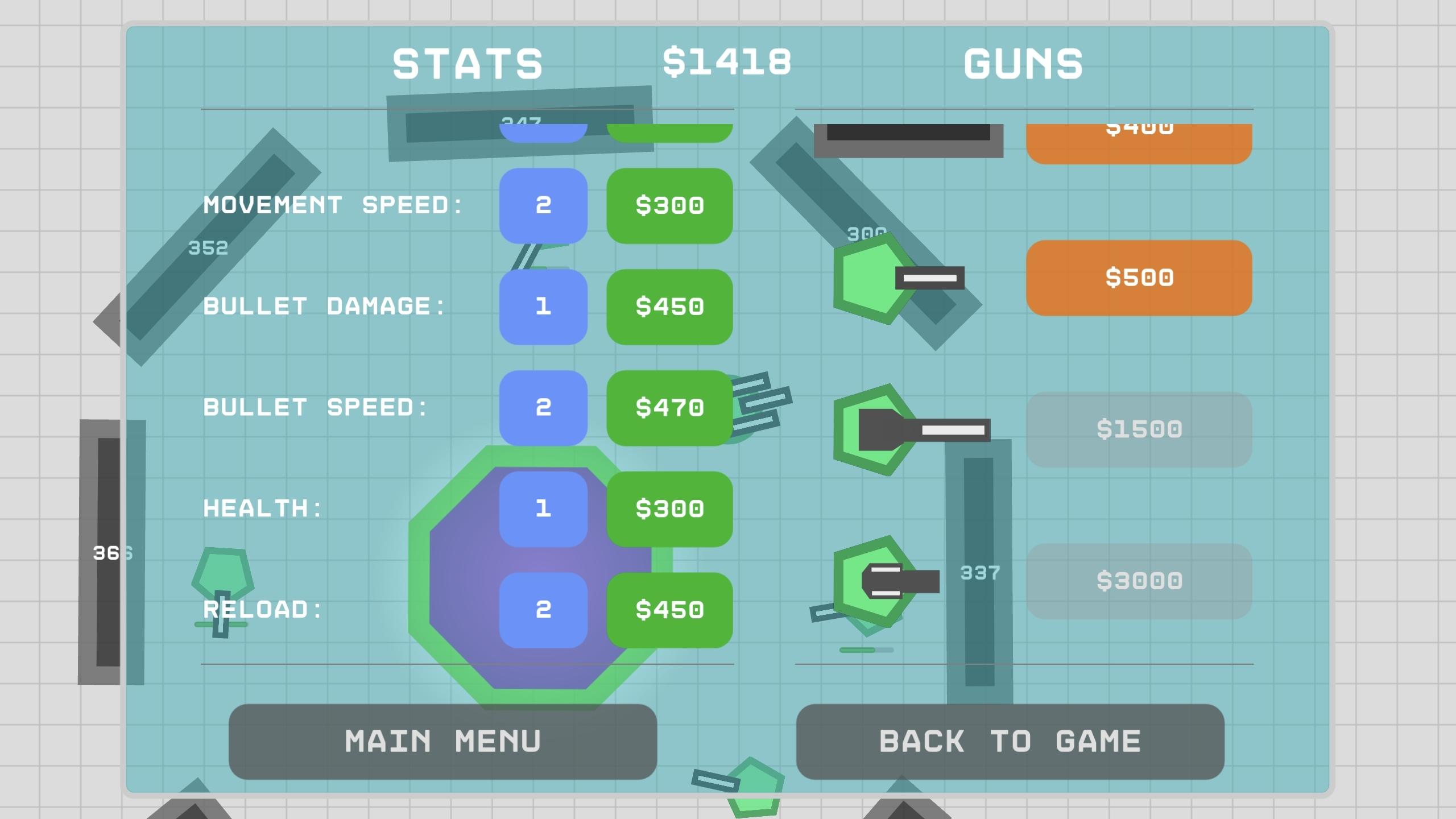The width and height of the screenshot is (1456, 819).
Task: Click the level 2 badge for Movement Speed
Action: 543,206
